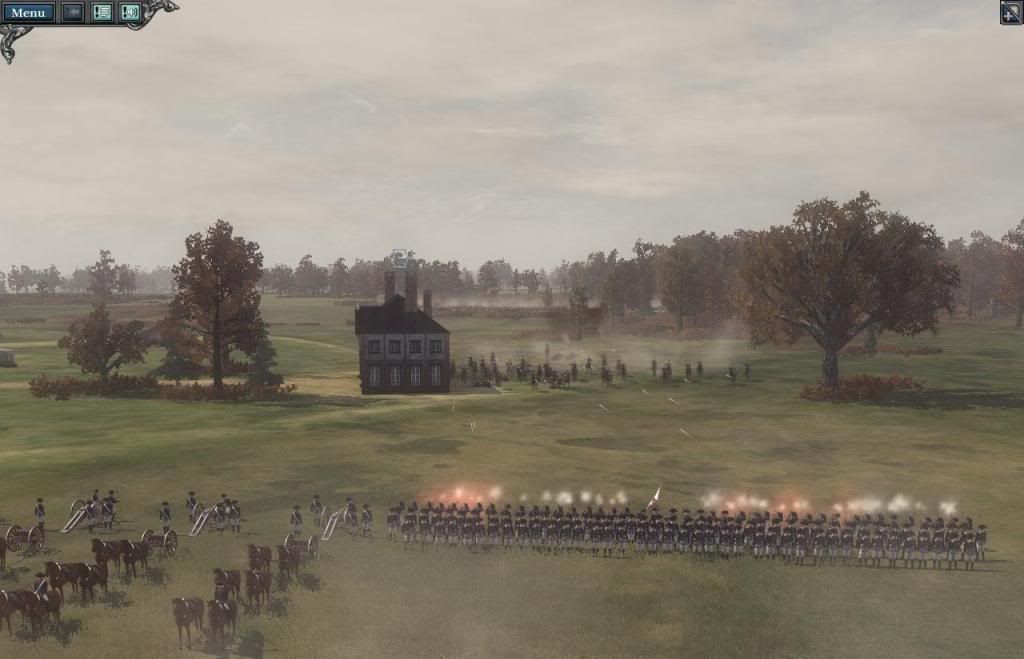Click the greyed-out back arrow button
This screenshot has width=1024, height=659.
click(x=73, y=13)
